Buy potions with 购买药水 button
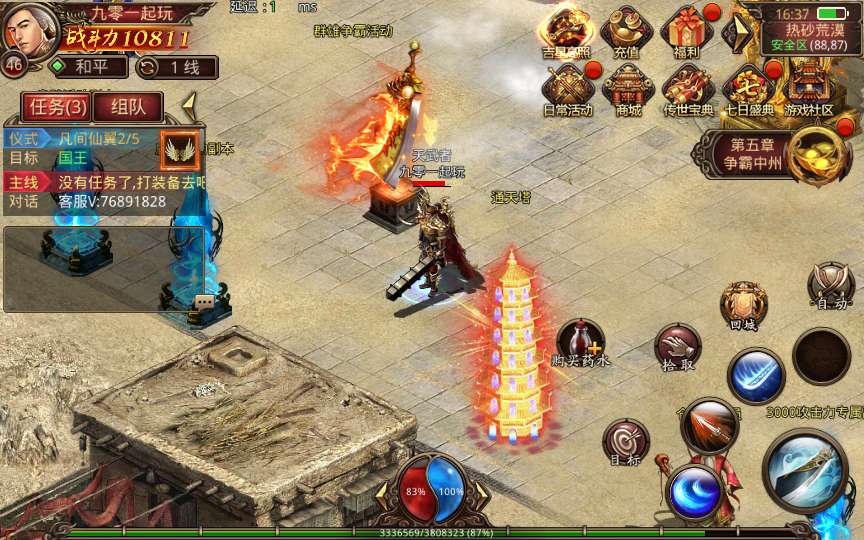This screenshot has width=864, height=540. [x=580, y=342]
